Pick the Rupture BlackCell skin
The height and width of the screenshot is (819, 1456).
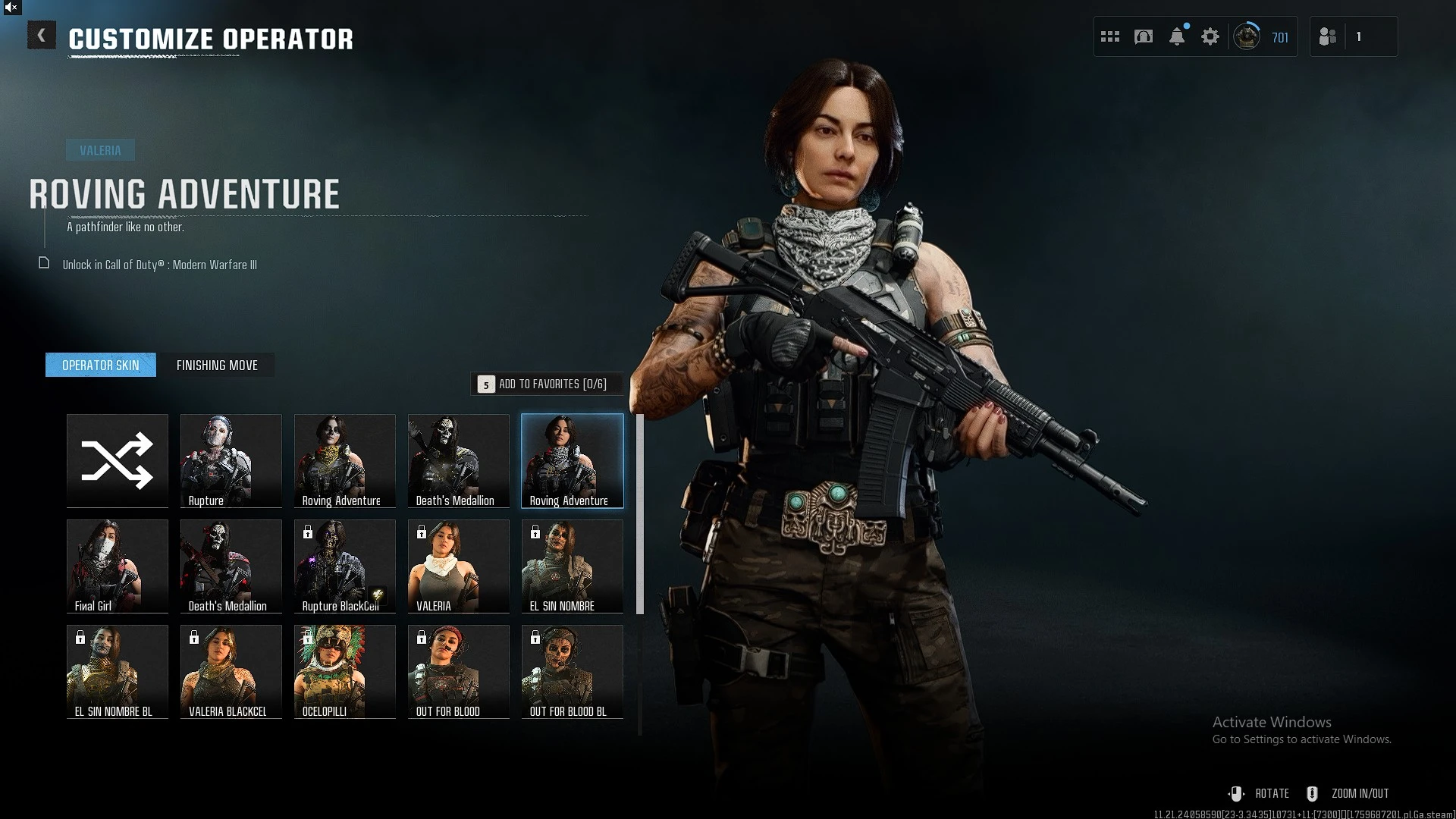(x=345, y=566)
